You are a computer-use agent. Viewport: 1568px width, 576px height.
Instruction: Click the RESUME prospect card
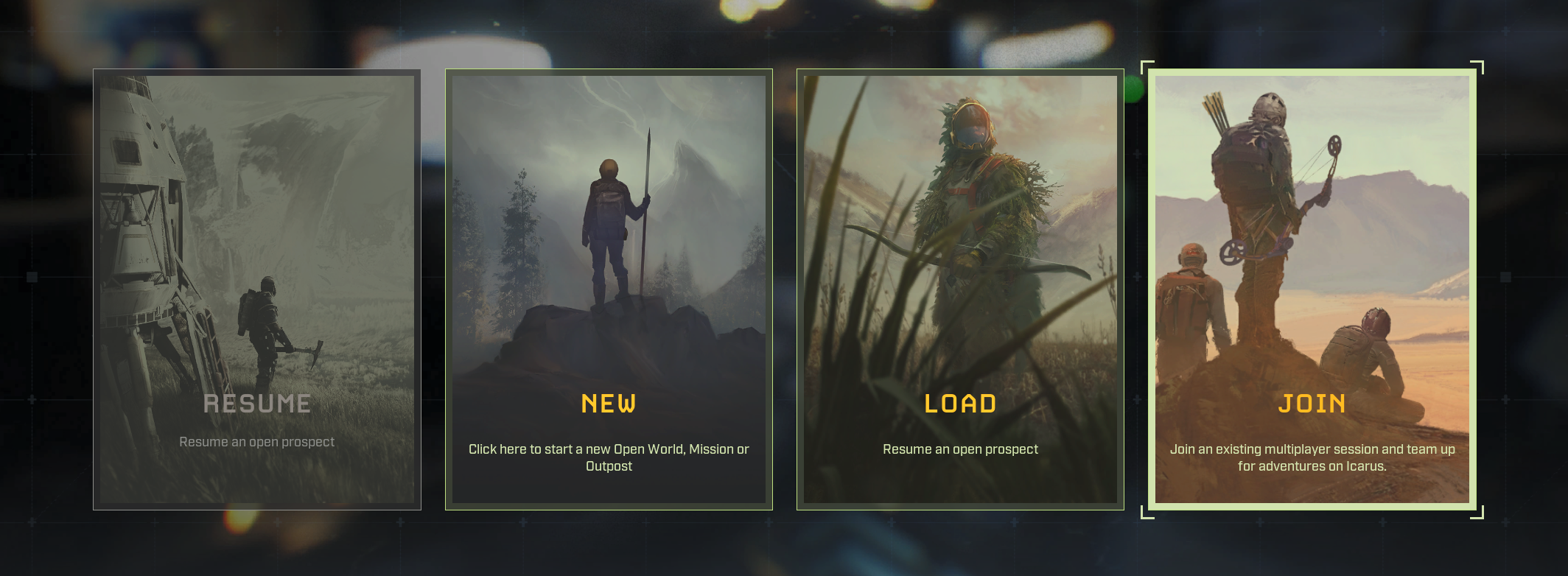tap(256, 287)
